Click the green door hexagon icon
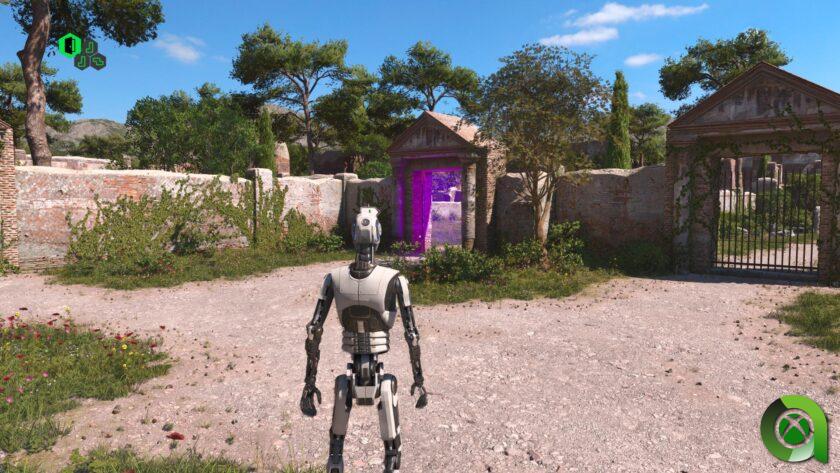 (69, 45)
